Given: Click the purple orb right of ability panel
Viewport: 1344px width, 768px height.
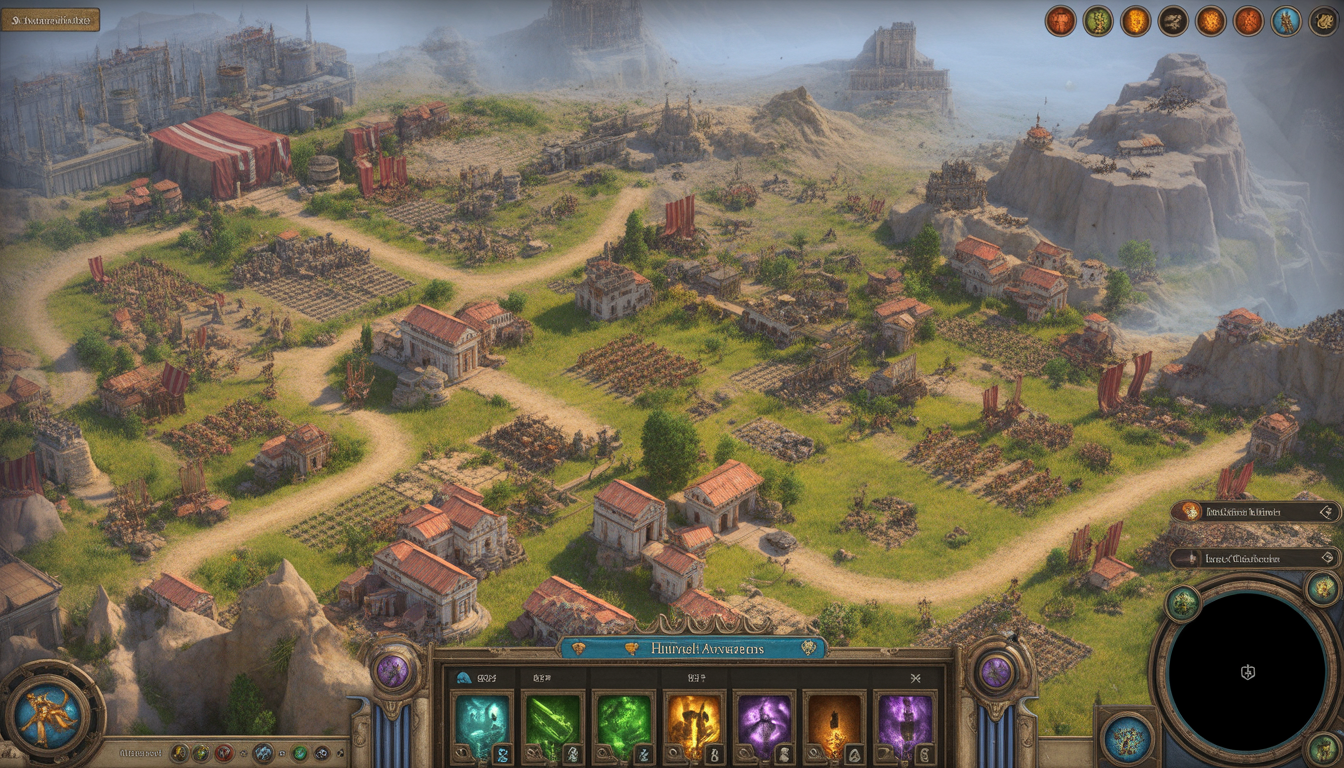Looking at the screenshot, I should coord(996,671).
